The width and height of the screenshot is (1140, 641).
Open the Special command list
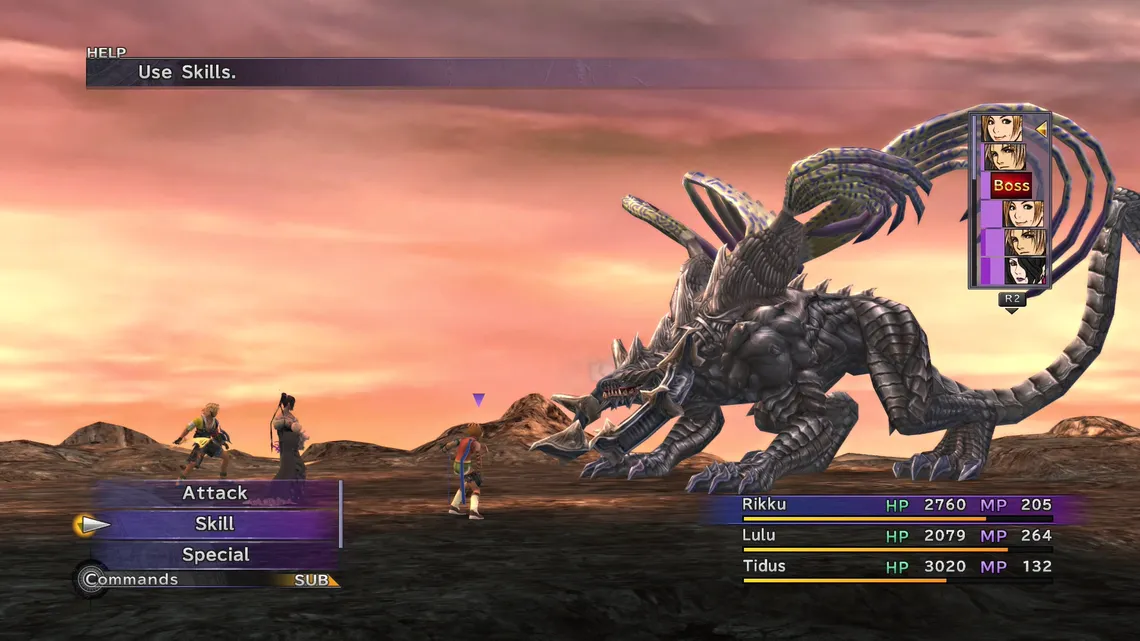[215, 555]
